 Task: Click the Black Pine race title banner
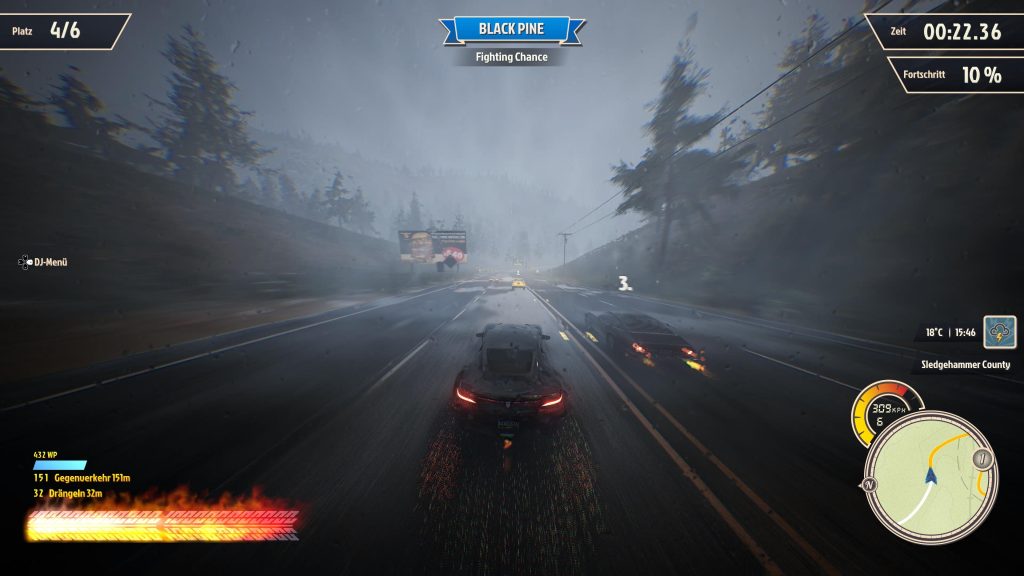(x=511, y=29)
